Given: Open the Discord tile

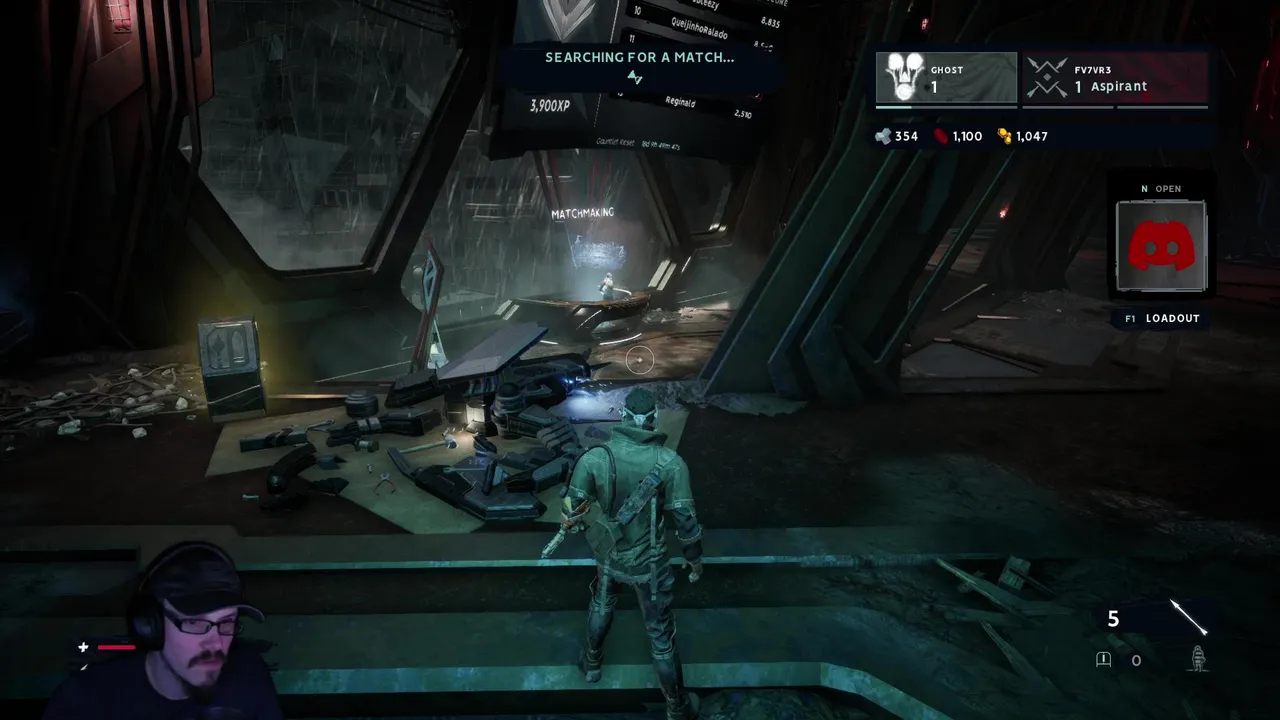Looking at the screenshot, I should pos(1161,246).
